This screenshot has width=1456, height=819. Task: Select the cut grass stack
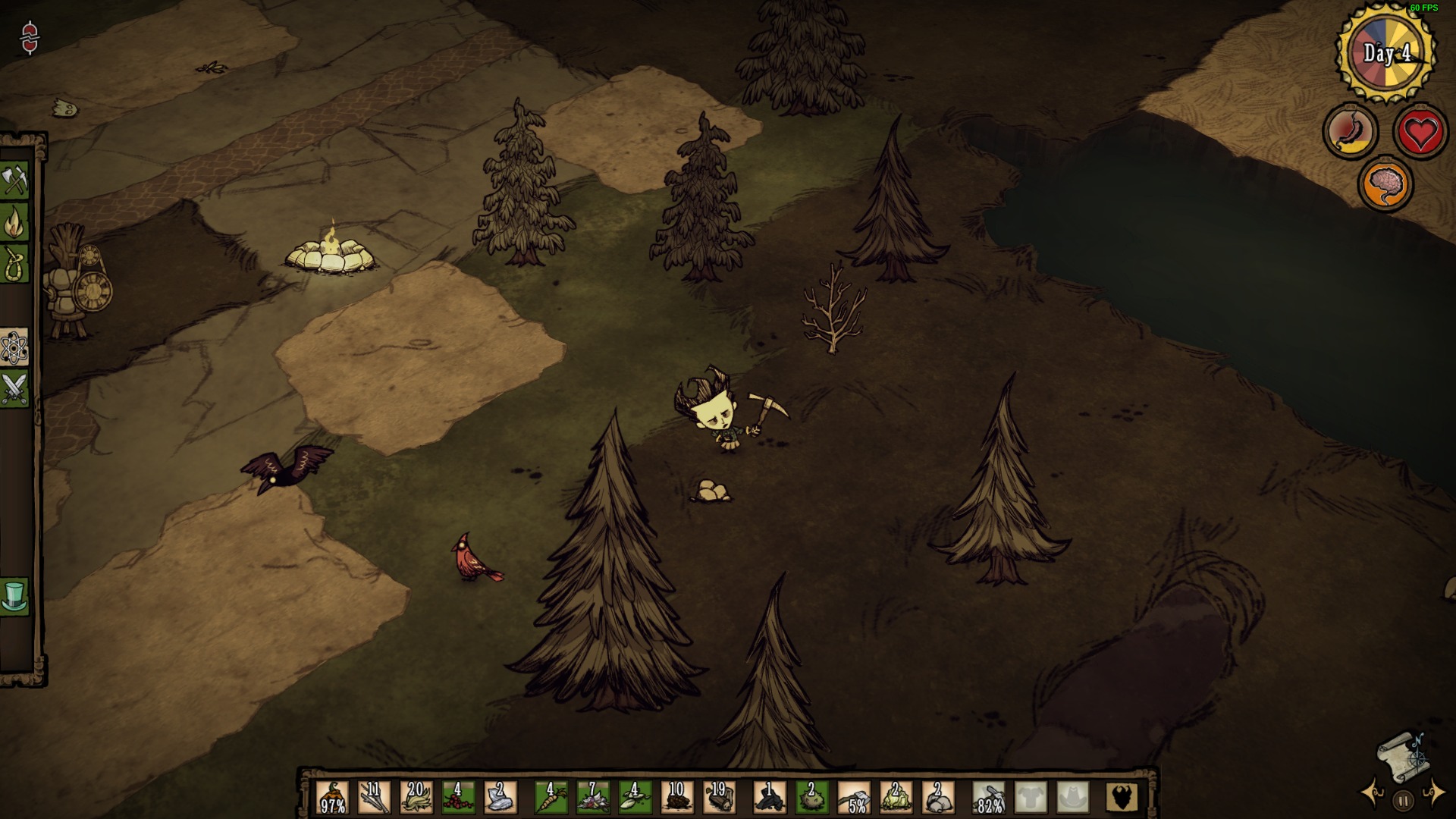(x=416, y=798)
